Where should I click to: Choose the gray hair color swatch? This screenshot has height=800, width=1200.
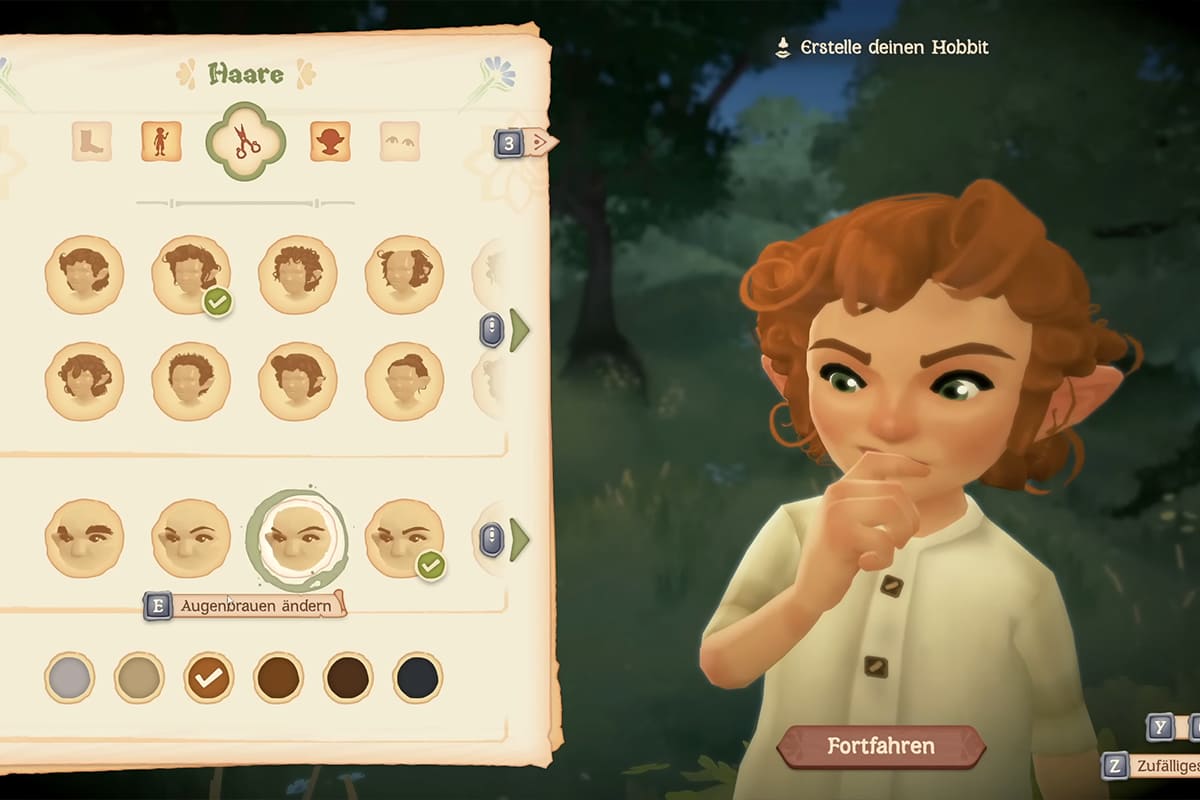[x=70, y=678]
